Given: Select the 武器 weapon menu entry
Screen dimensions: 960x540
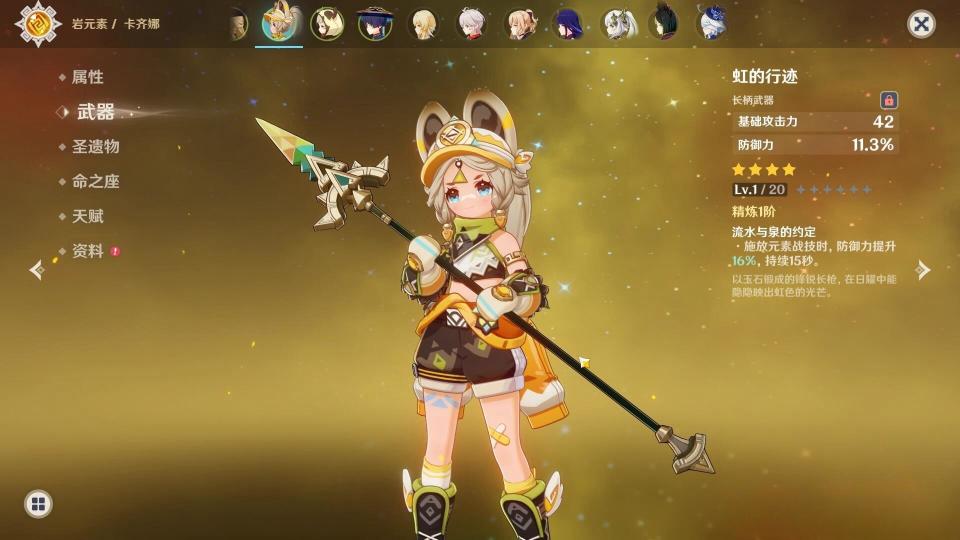Looking at the screenshot, I should (95, 112).
